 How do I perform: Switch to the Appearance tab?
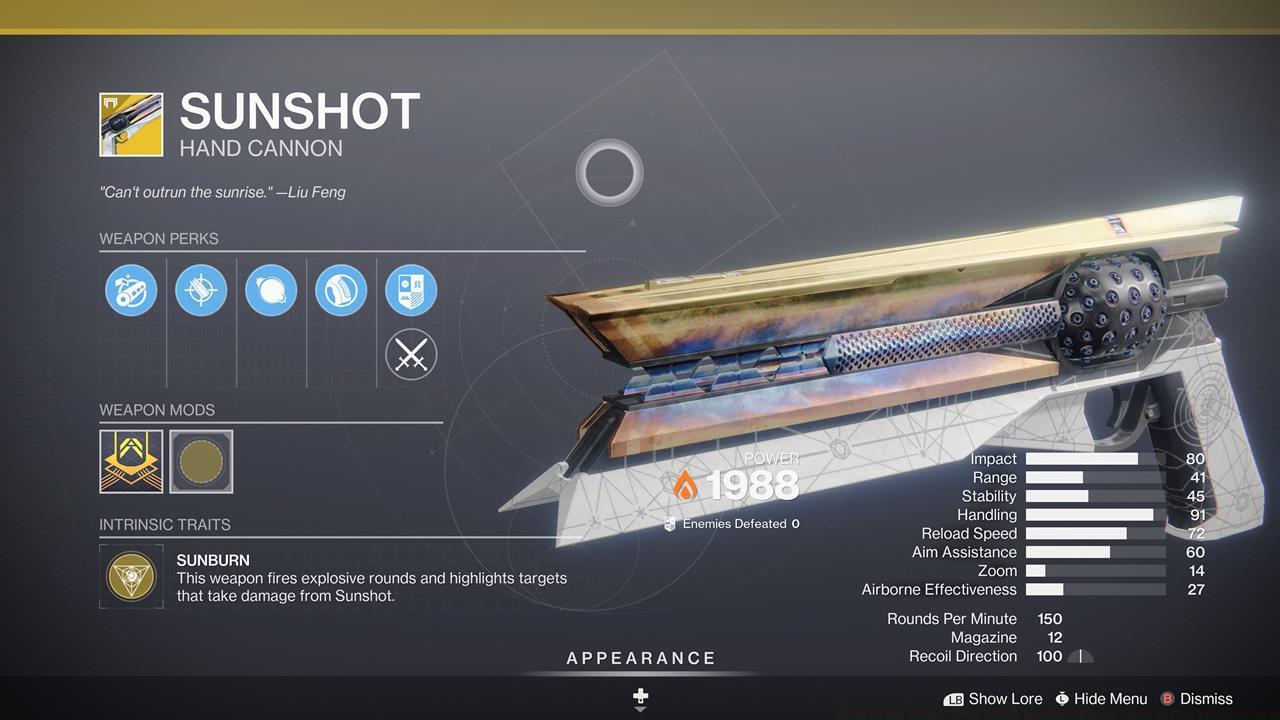click(641, 658)
